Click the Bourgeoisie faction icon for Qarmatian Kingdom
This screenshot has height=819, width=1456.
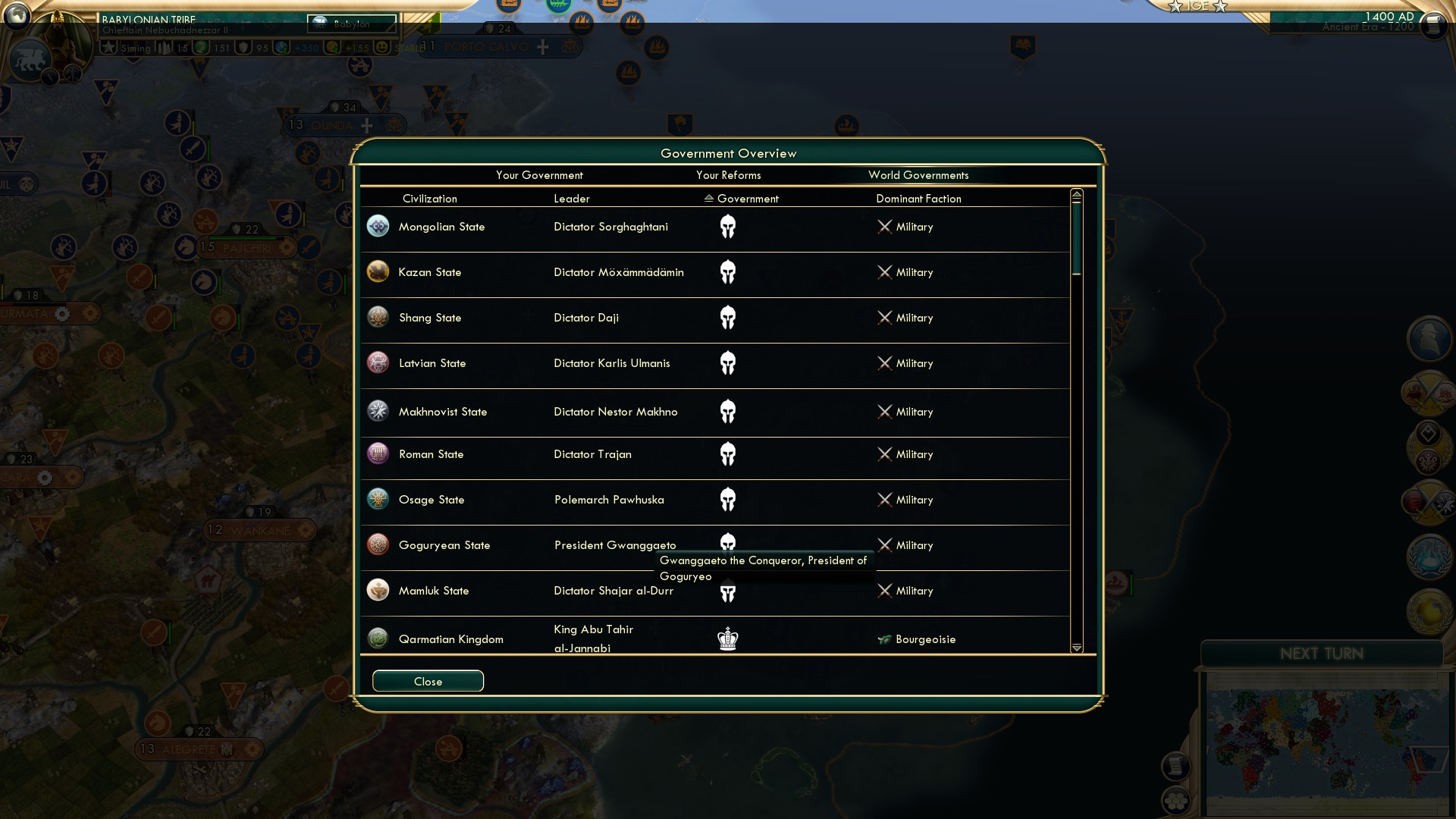coord(884,639)
